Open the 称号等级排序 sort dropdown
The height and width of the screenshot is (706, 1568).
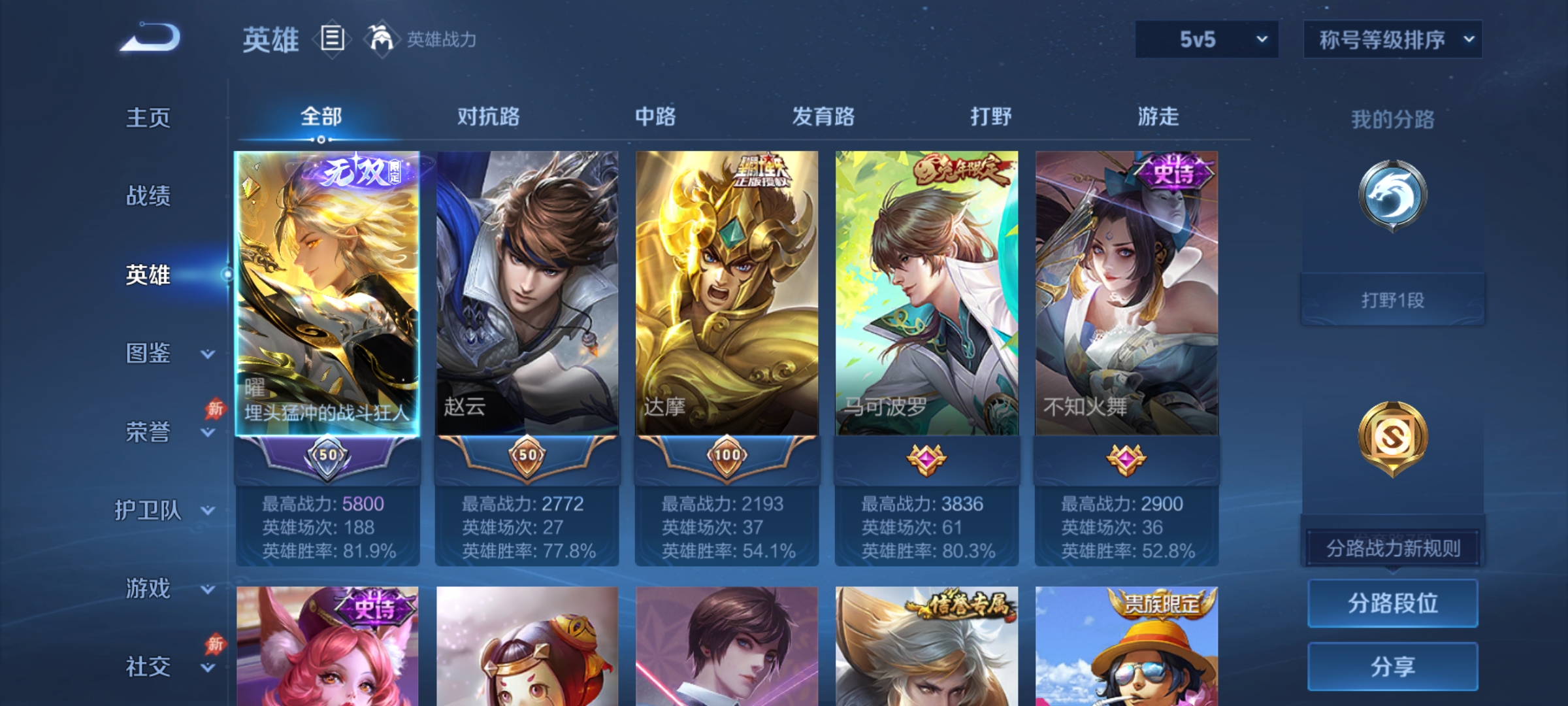(1393, 39)
